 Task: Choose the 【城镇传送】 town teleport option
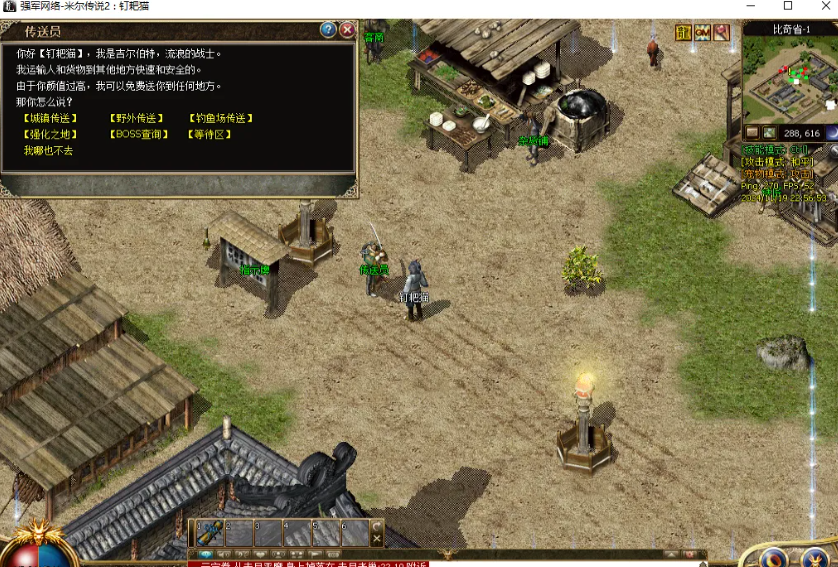(50, 118)
